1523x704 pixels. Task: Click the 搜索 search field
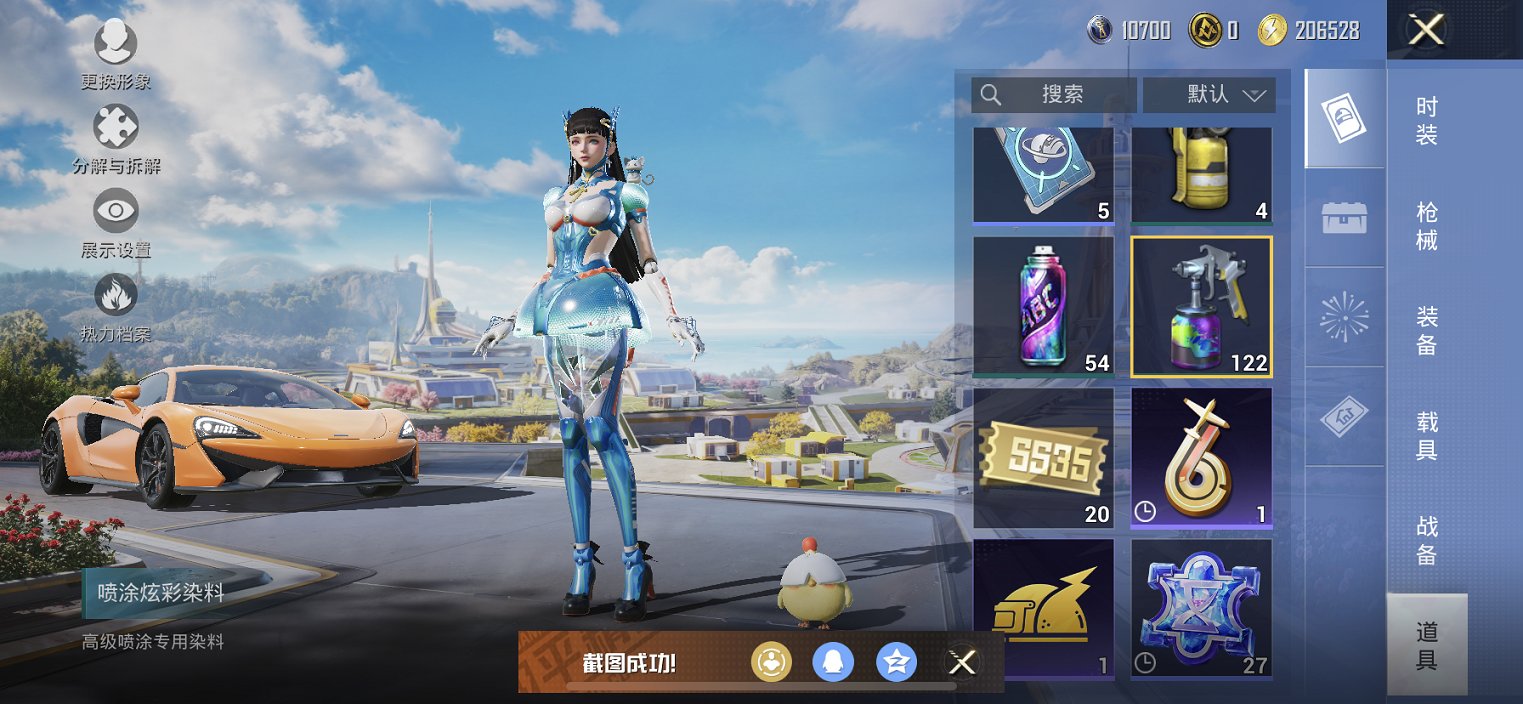pyautogui.click(x=1054, y=95)
